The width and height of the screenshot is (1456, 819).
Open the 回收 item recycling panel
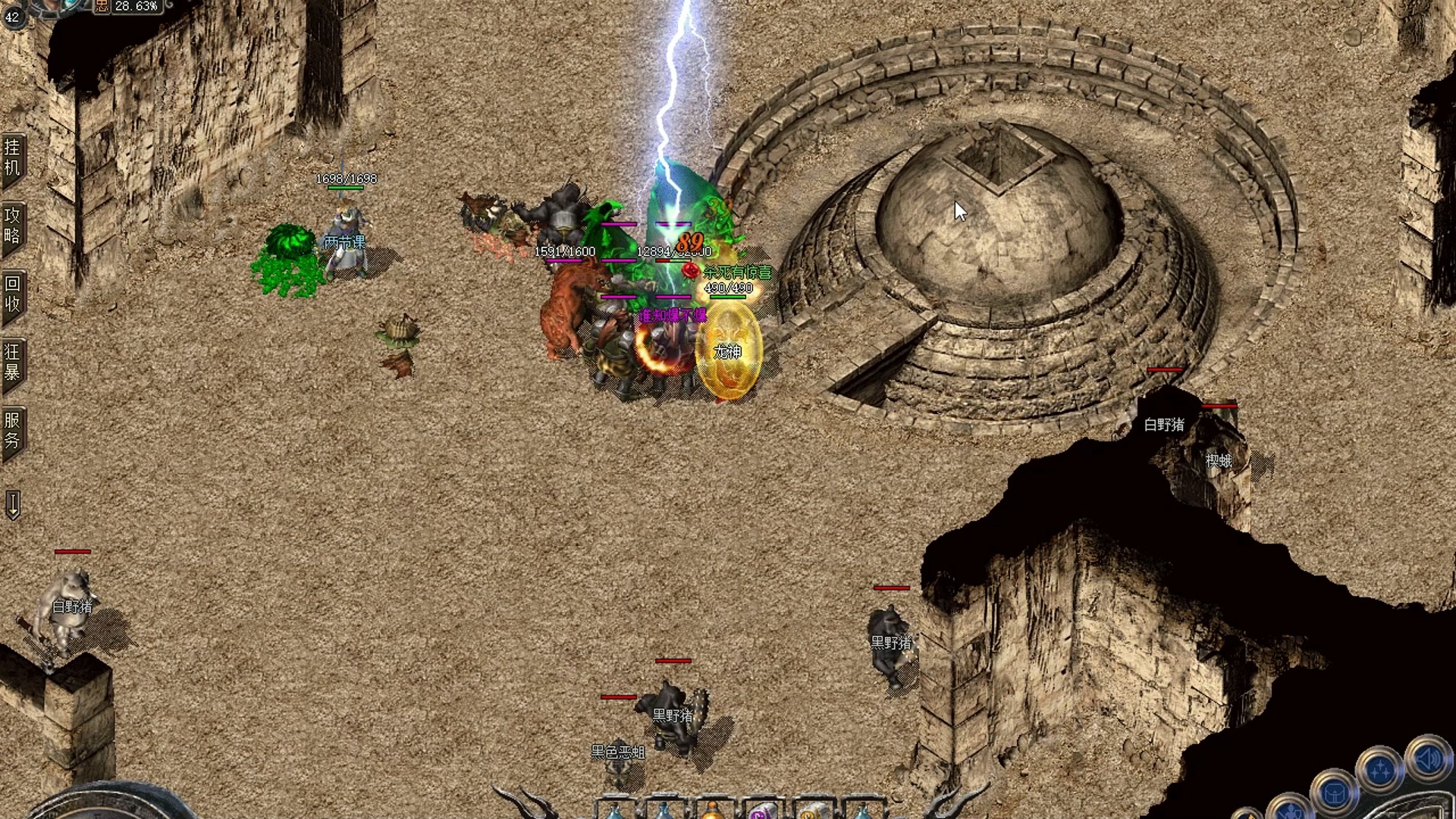(13, 293)
